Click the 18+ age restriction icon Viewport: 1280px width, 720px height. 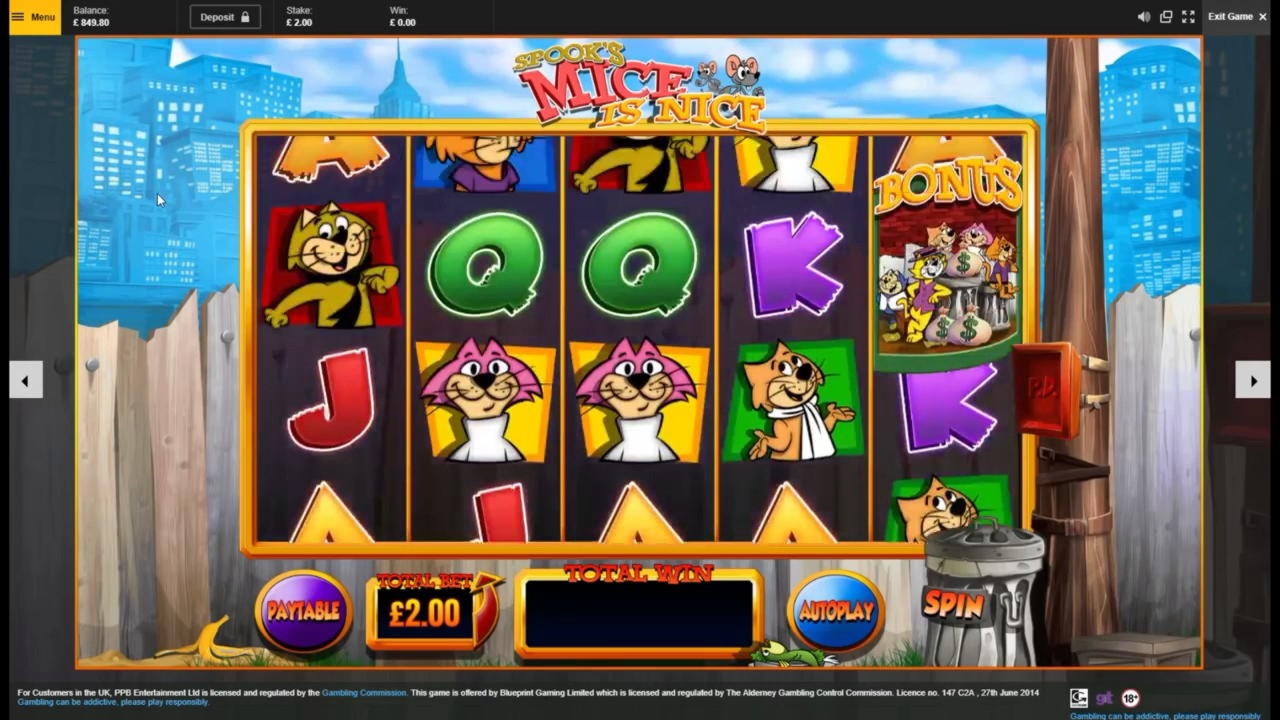(1130, 698)
